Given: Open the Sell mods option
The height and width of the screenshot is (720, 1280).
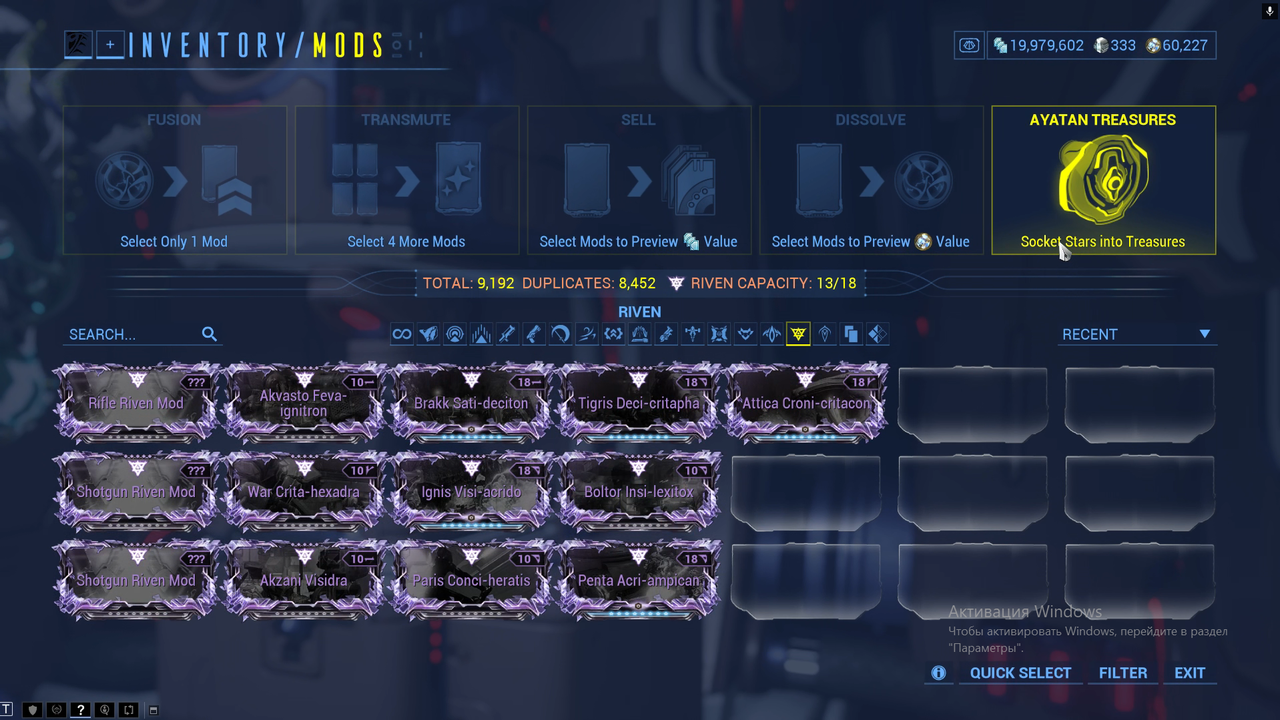Looking at the screenshot, I should tap(638, 180).
